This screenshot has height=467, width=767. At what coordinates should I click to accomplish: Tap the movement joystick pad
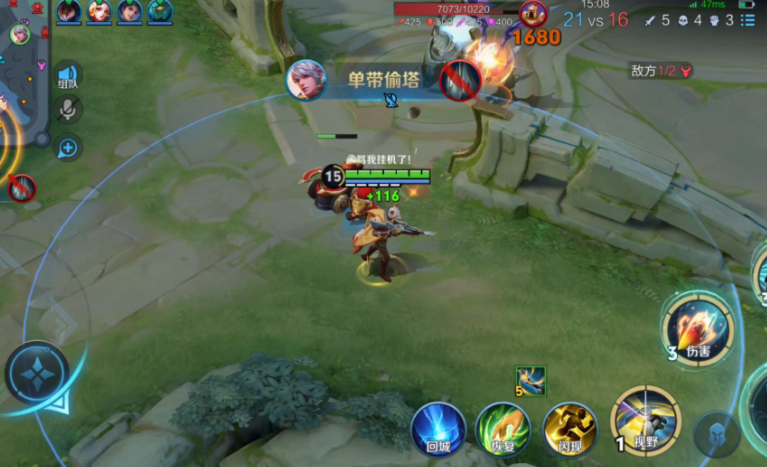tap(37, 373)
